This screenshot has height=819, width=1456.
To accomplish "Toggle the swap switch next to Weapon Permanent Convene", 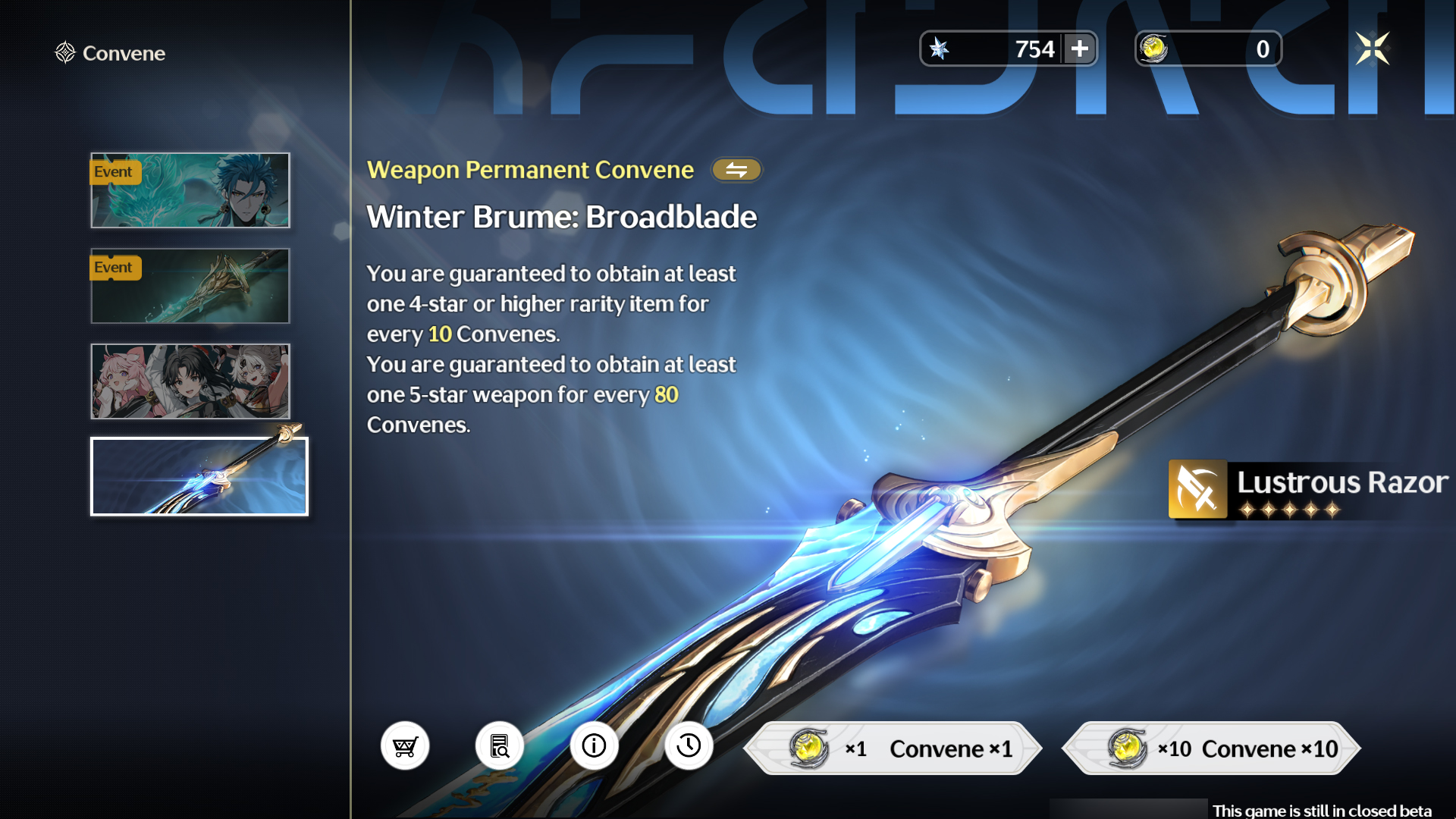I will click(x=736, y=170).
